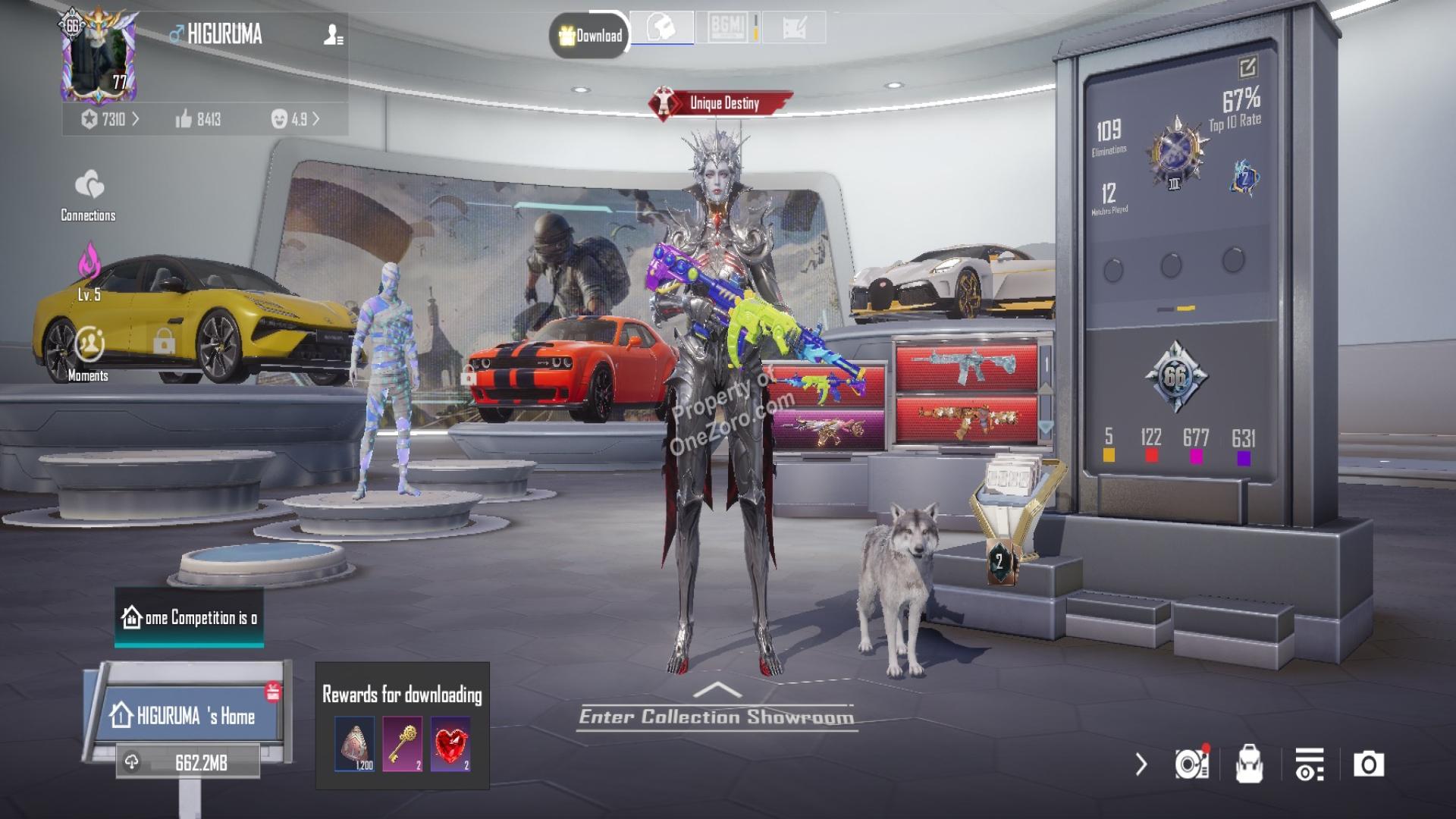
Task: Open the popularity count 7310
Action: [111, 119]
